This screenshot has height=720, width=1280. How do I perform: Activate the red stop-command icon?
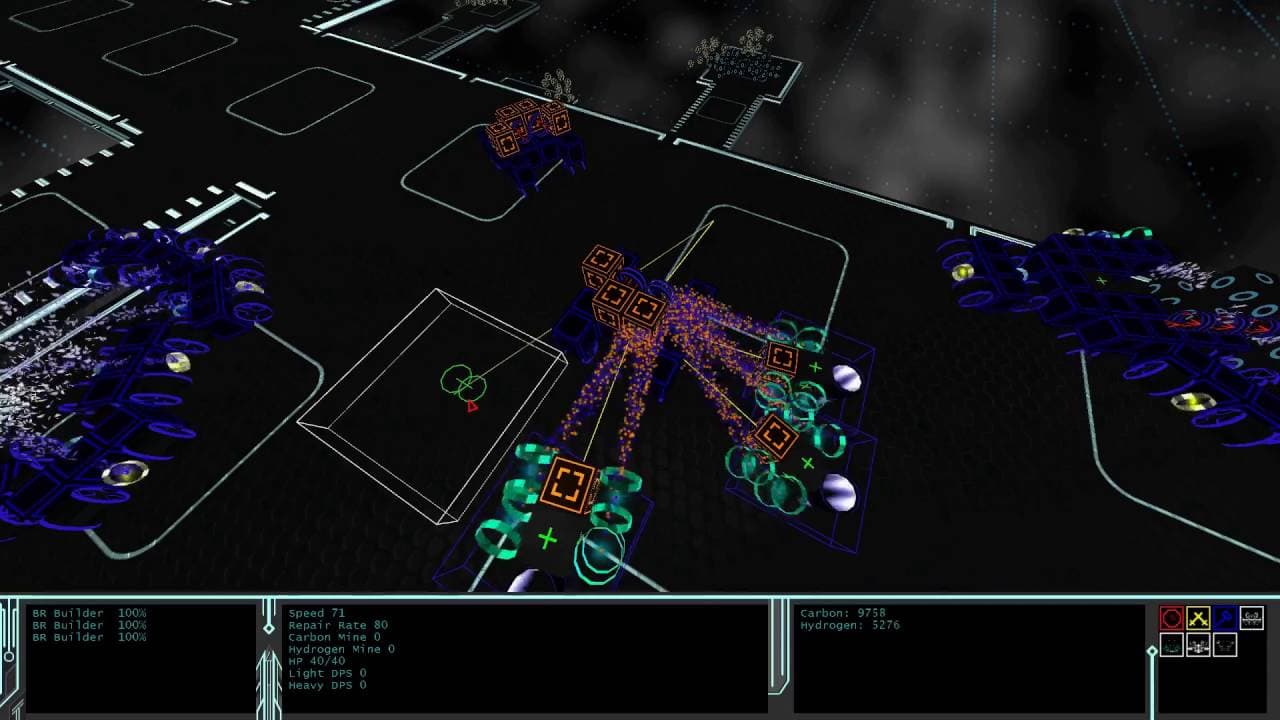1172,618
